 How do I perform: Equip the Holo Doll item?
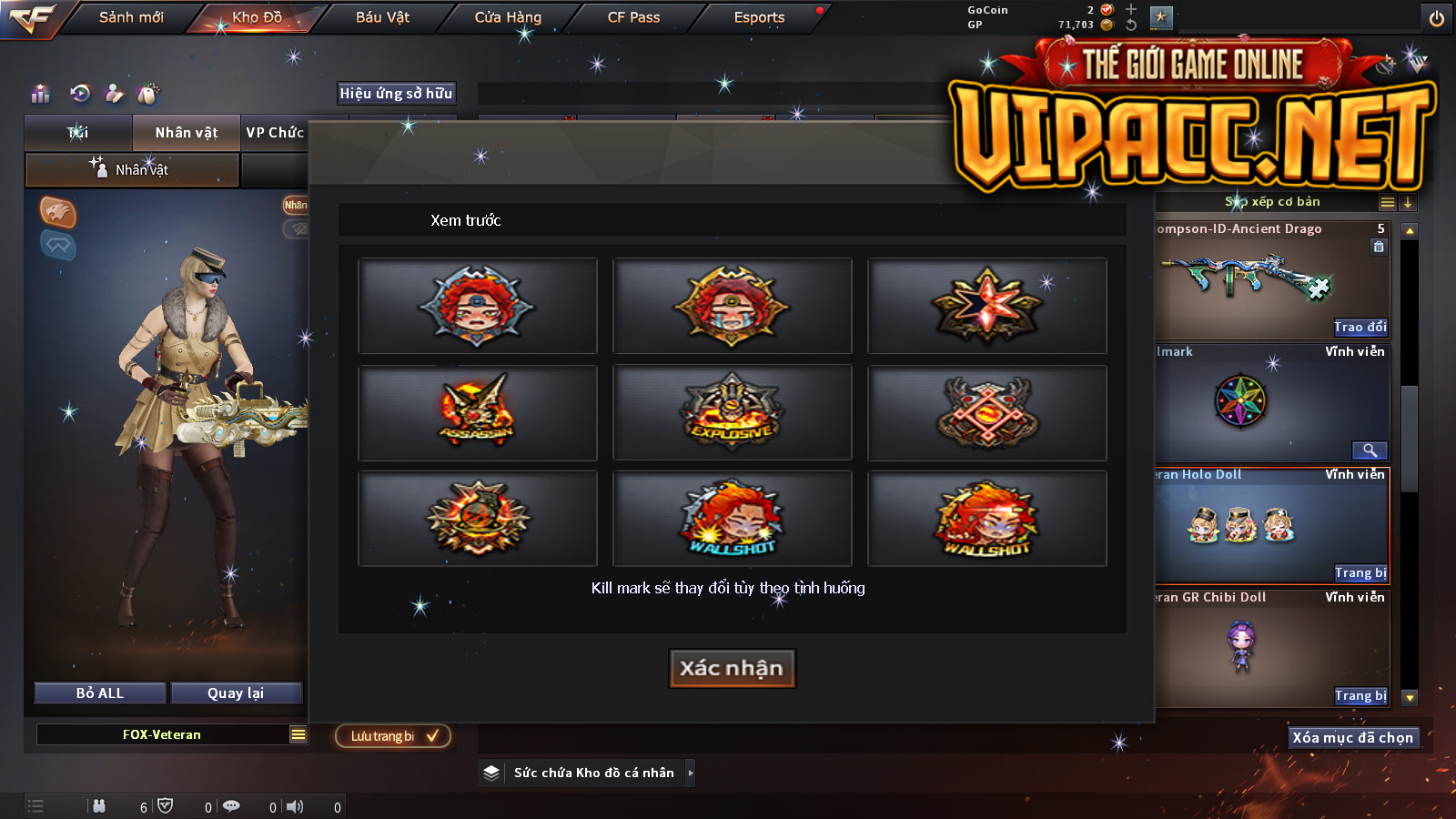click(x=1360, y=573)
